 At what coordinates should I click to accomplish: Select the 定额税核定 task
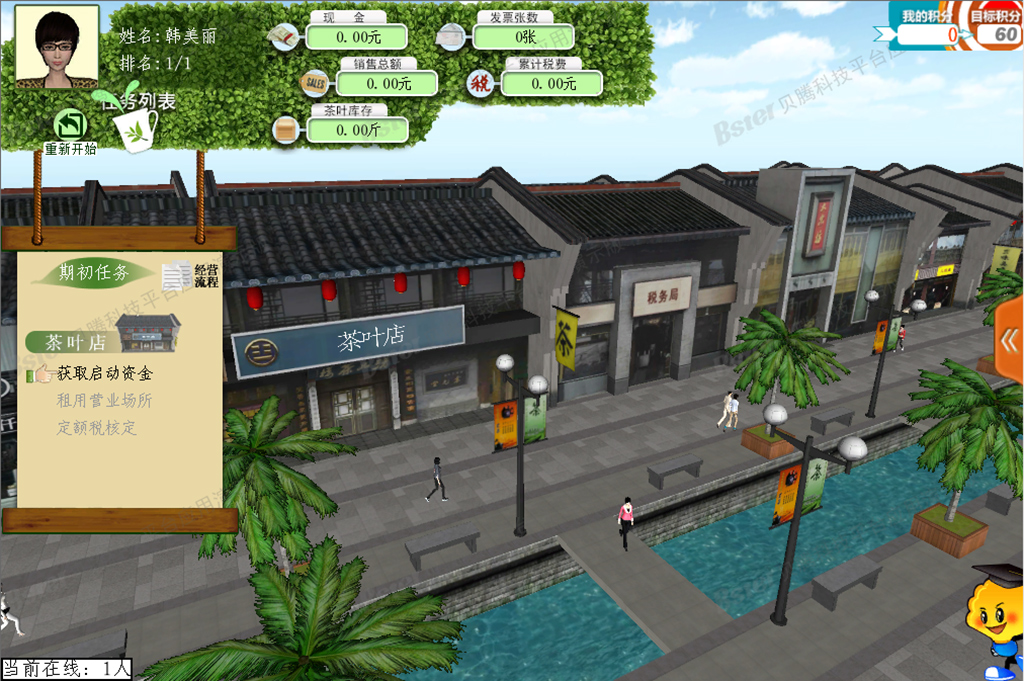pos(97,428)
